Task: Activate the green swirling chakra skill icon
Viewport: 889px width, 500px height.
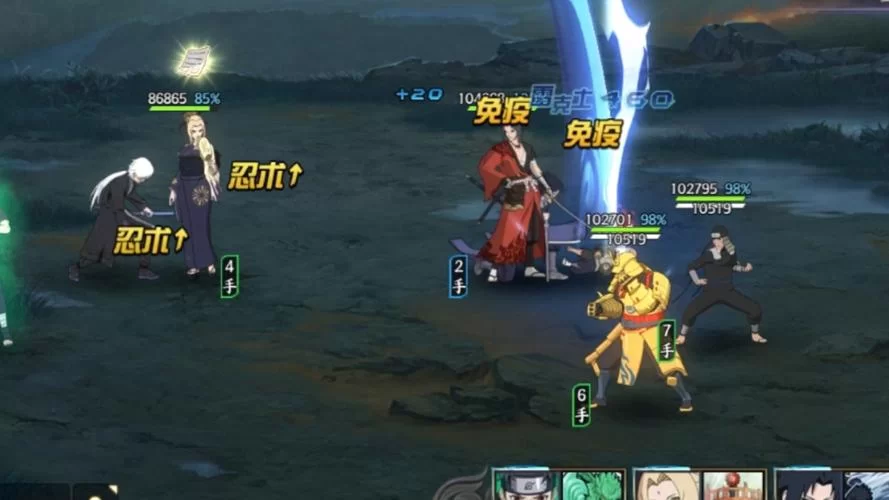Action: pos(592,486)
